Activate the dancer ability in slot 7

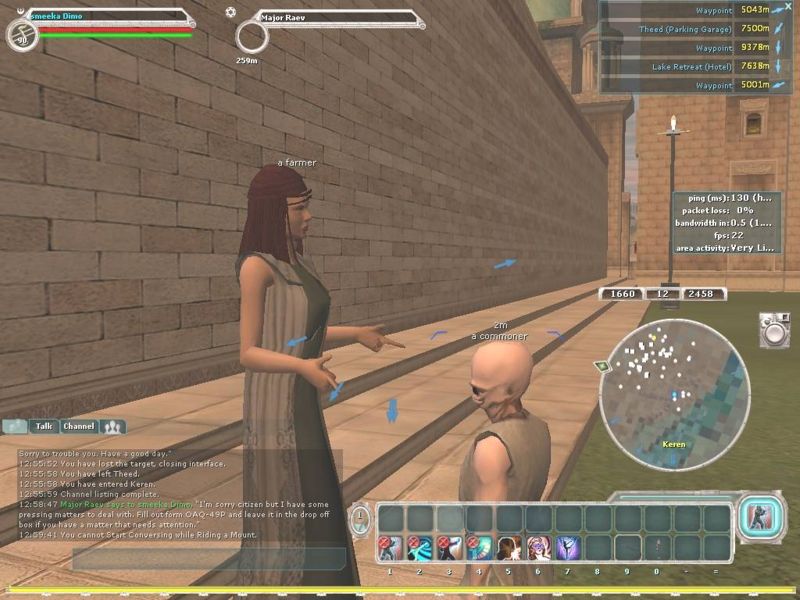(568, 548)
